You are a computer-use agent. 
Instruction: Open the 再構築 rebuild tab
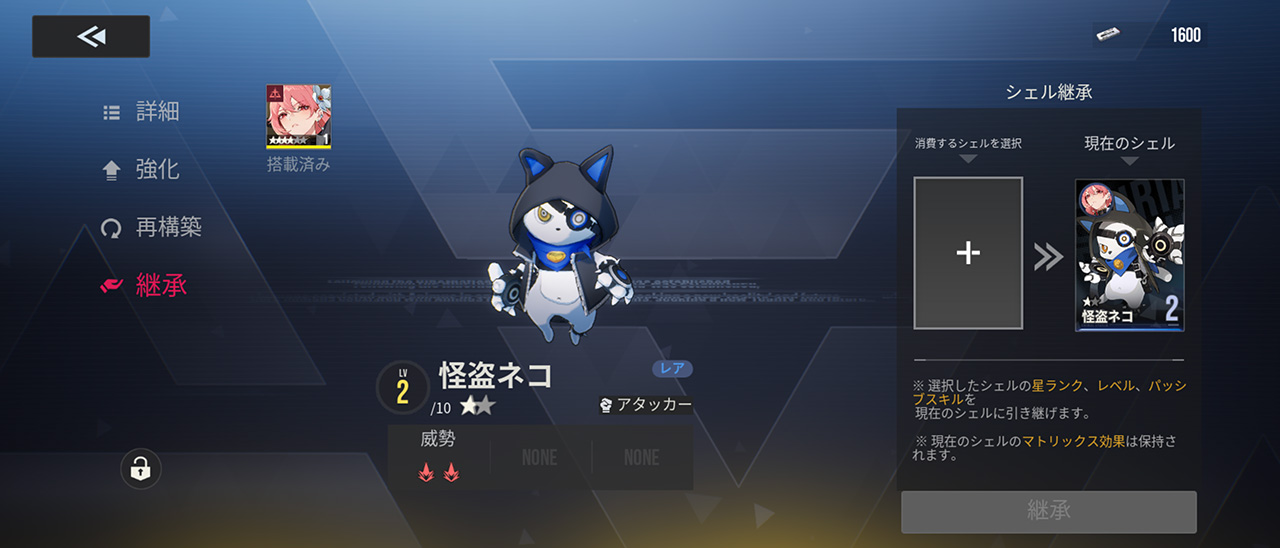pyautogui.click(x=152, y=227)
